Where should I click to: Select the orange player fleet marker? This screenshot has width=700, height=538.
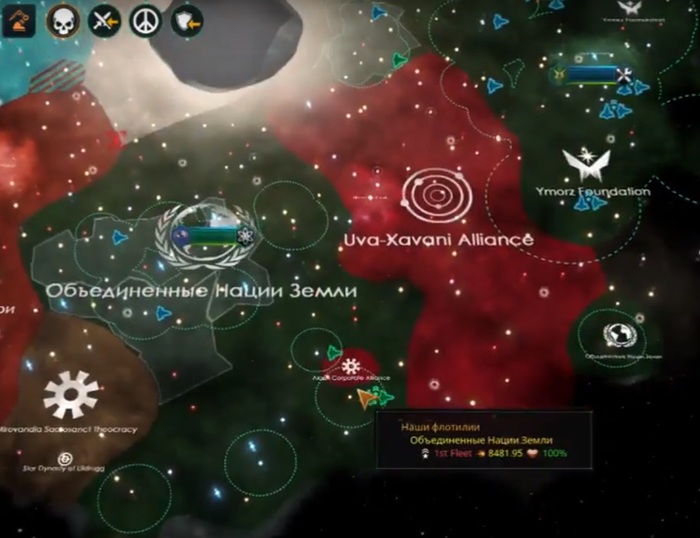(368, 398)
